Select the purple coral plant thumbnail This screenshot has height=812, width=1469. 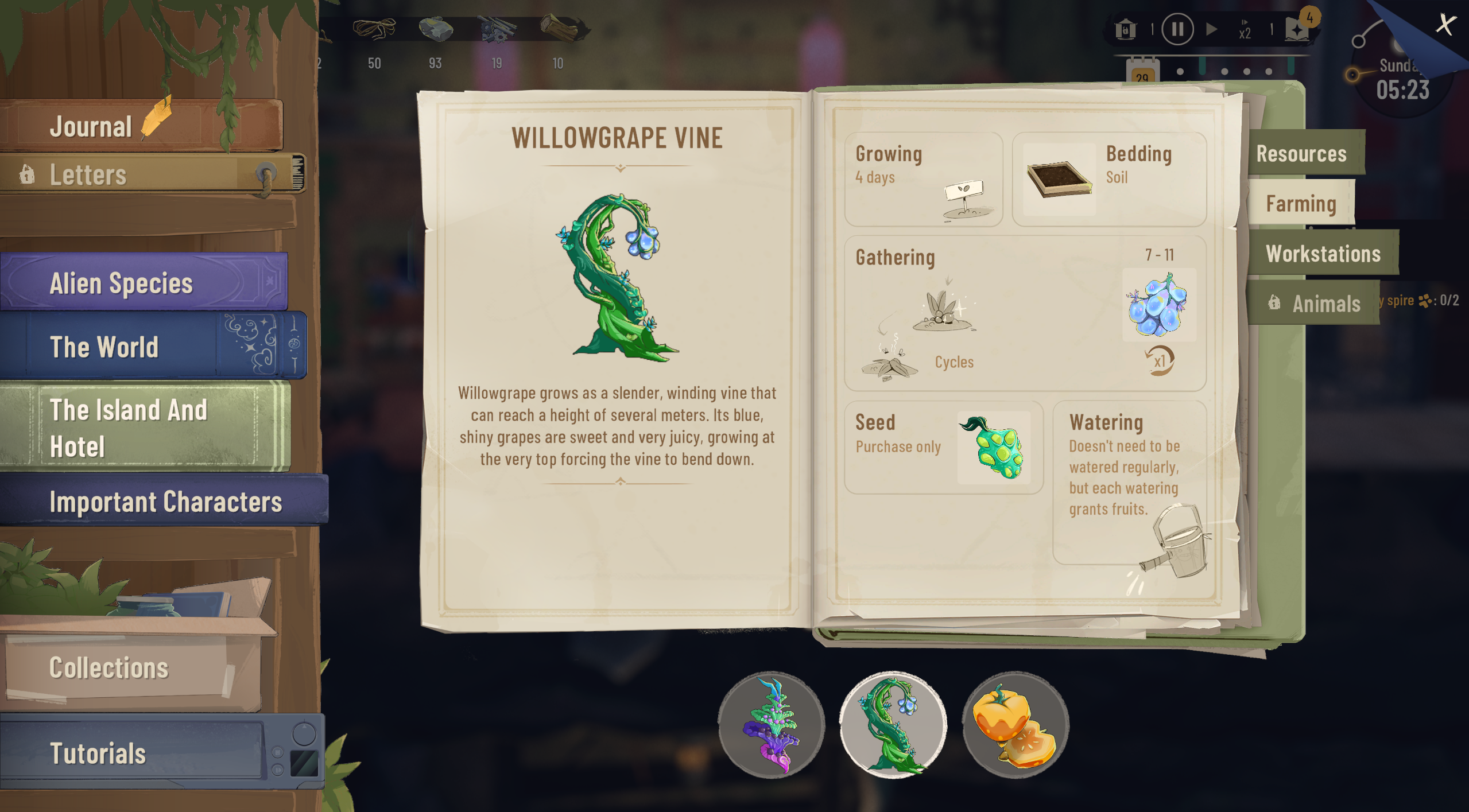click(x=771, y=725)
